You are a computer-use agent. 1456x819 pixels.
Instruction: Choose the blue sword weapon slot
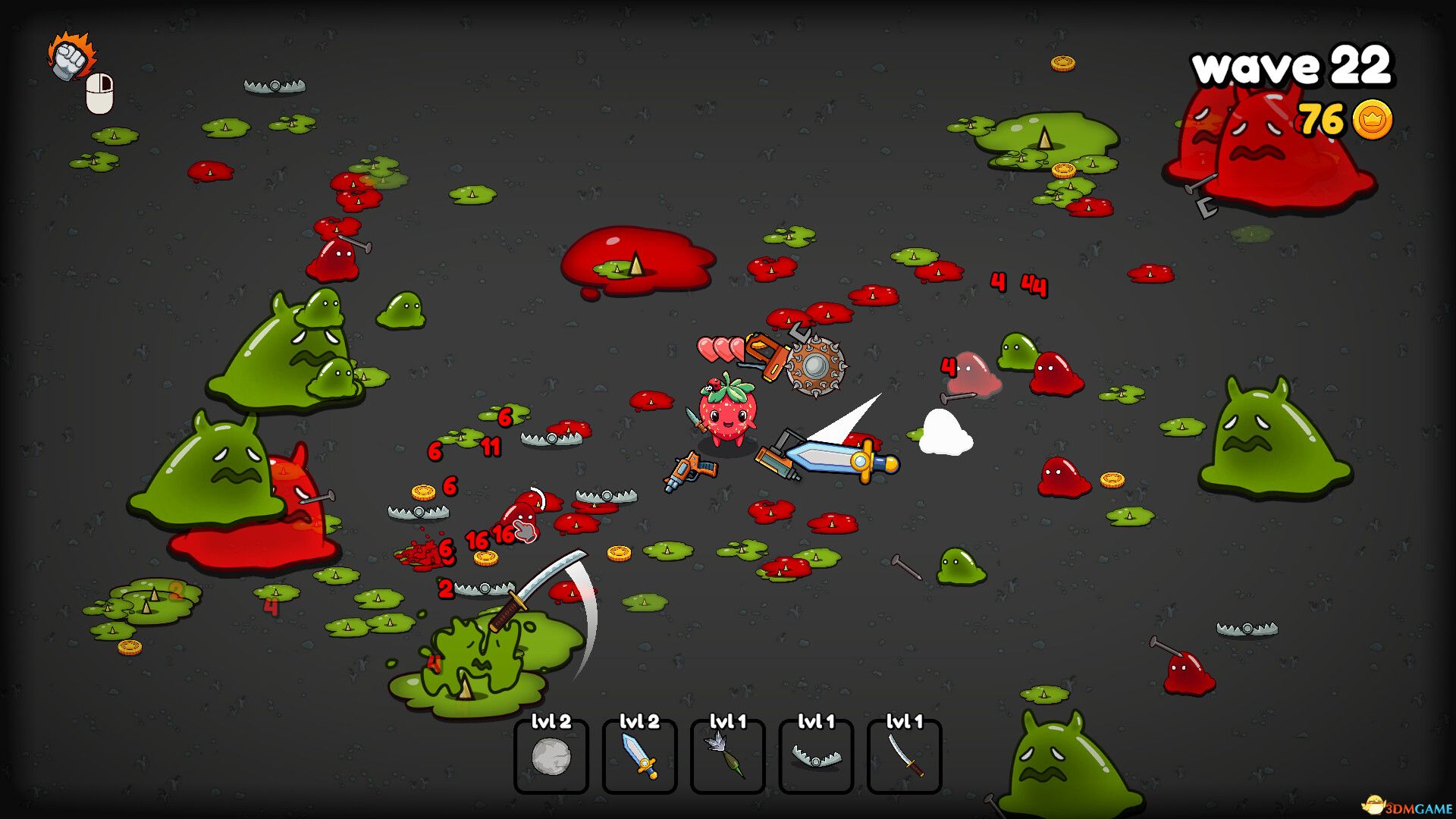coord(639,756)
